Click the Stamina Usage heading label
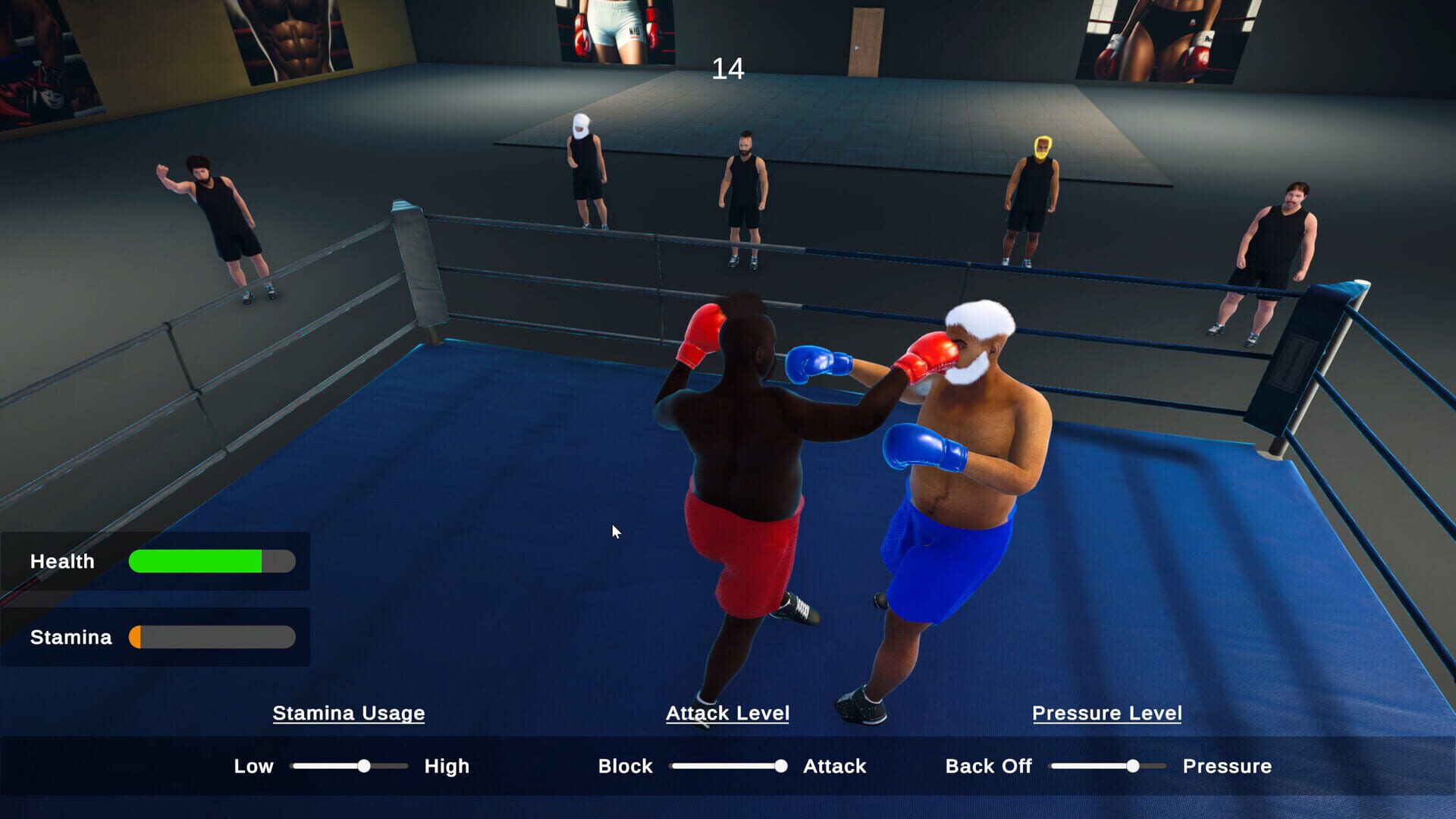This screenshot has width=1456, height=819. pyautogui.click(x=349, y=713)
